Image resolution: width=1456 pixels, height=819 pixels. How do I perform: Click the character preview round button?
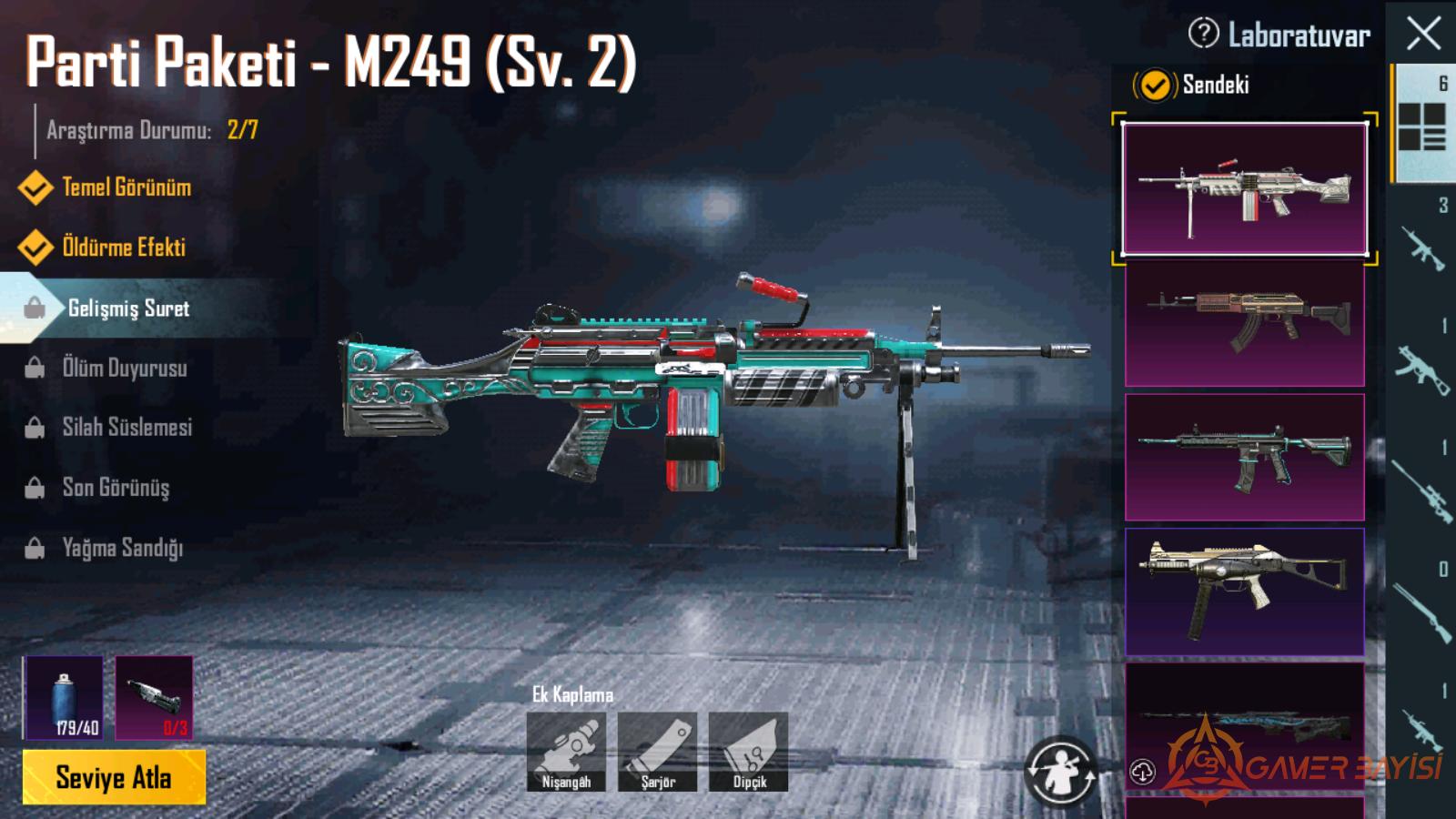pyautogui.click(x=1059, y=772)
